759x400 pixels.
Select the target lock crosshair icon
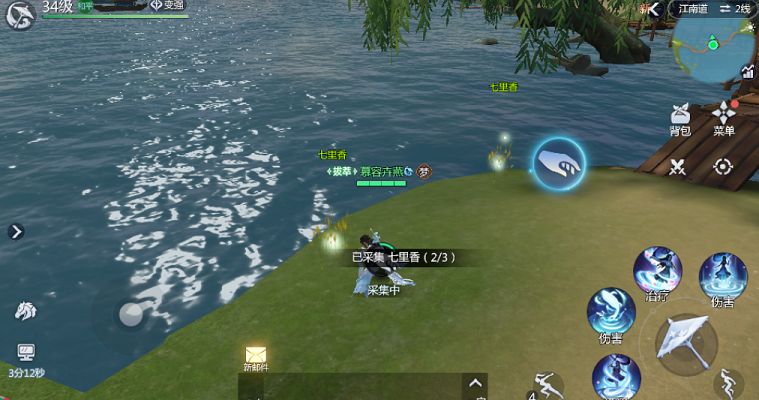point(723,167)
